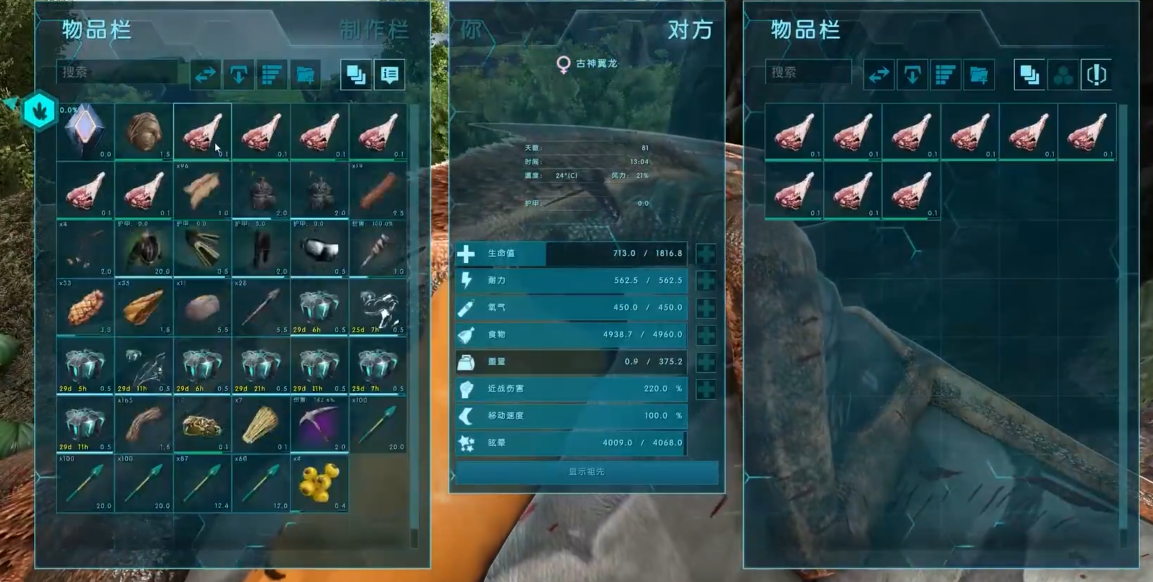Viewport: 1153px width, 582px height.
Task: Select the thatch bundle slot
Action: [261, 423]
